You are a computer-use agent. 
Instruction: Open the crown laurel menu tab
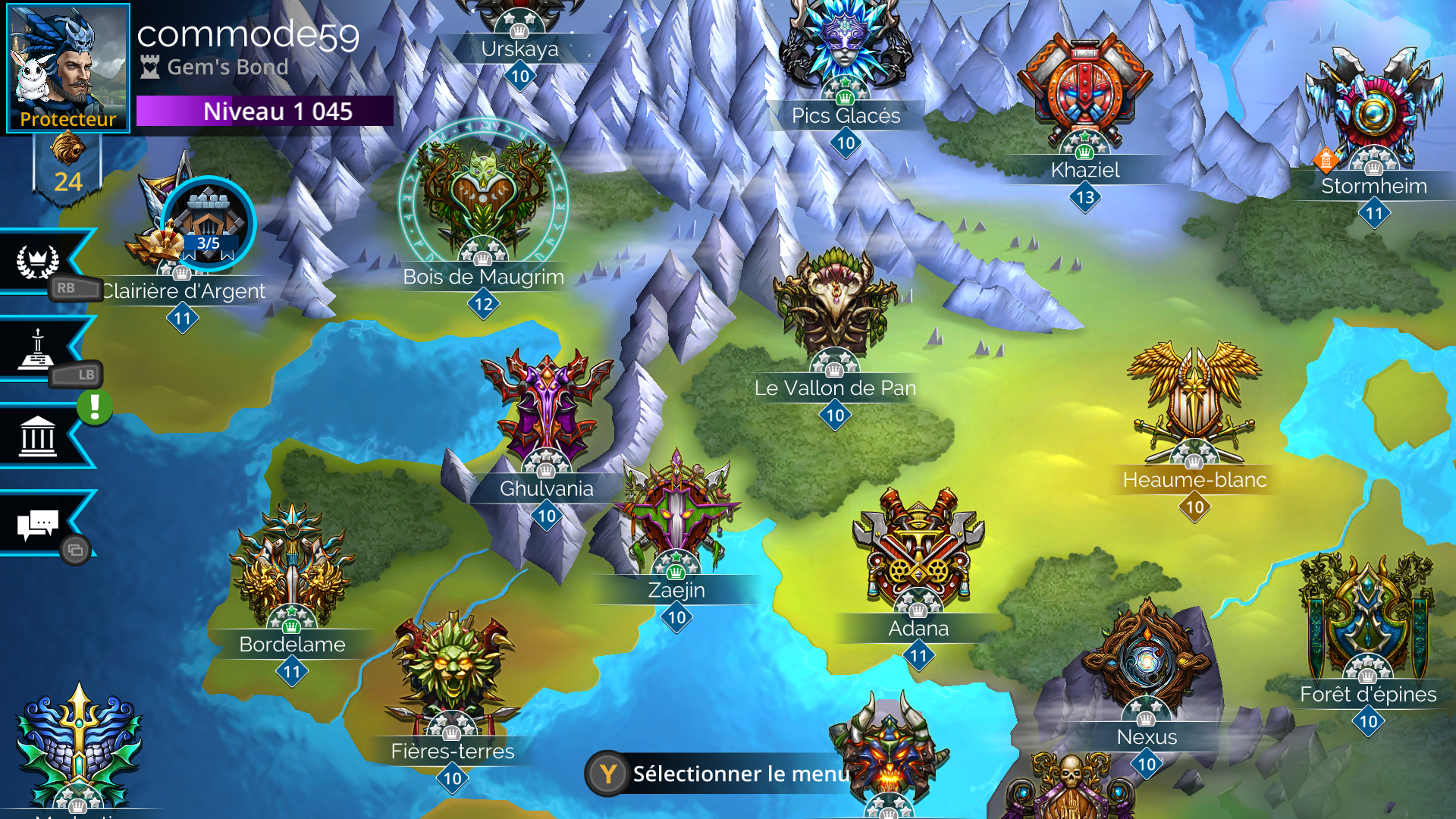tap(38, 262)
